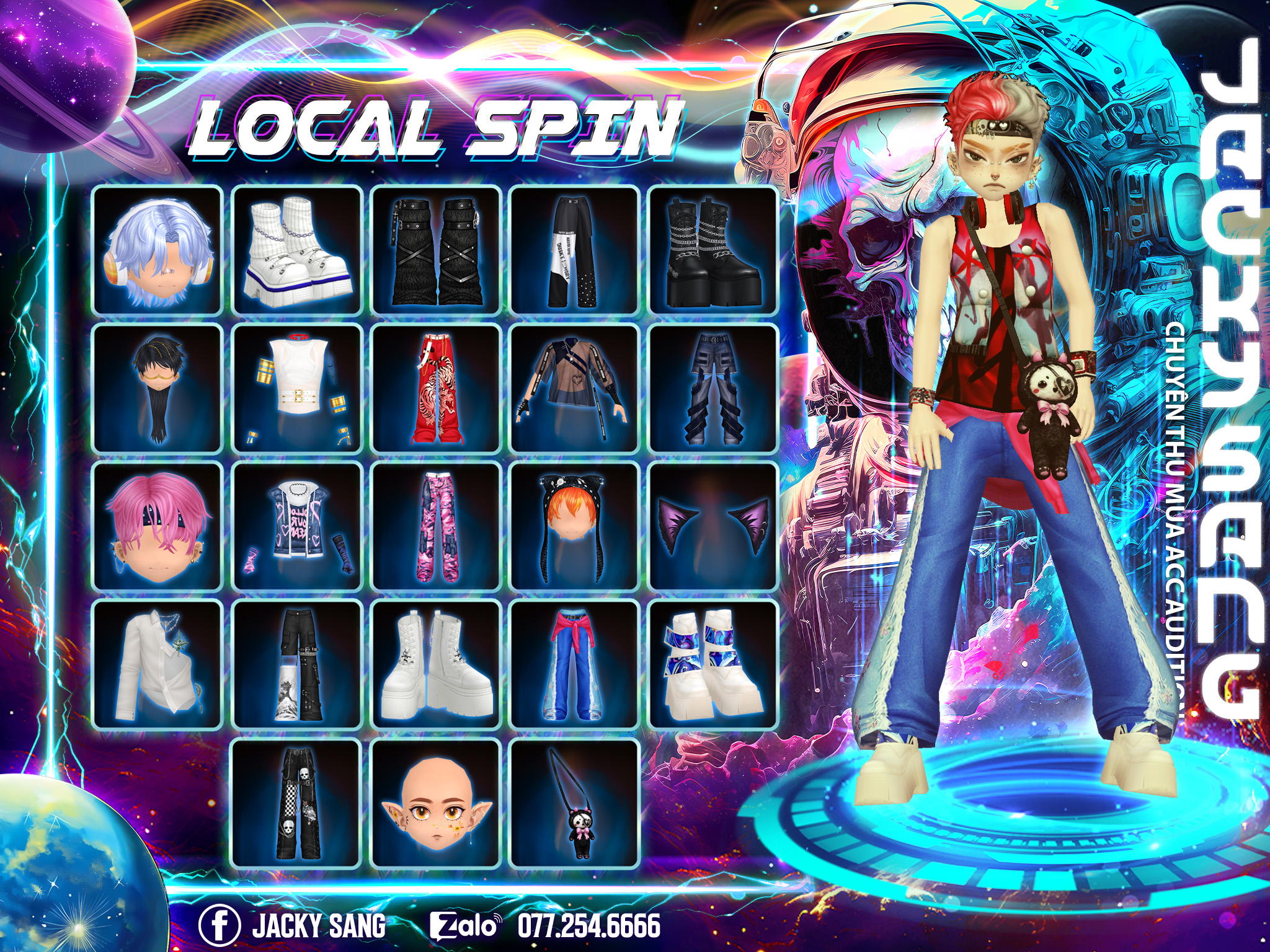Pick the black fur leg warmers tile
The height and width of the screenshot is (952, 1270).
pyautogui.click(x=436, y=250)
